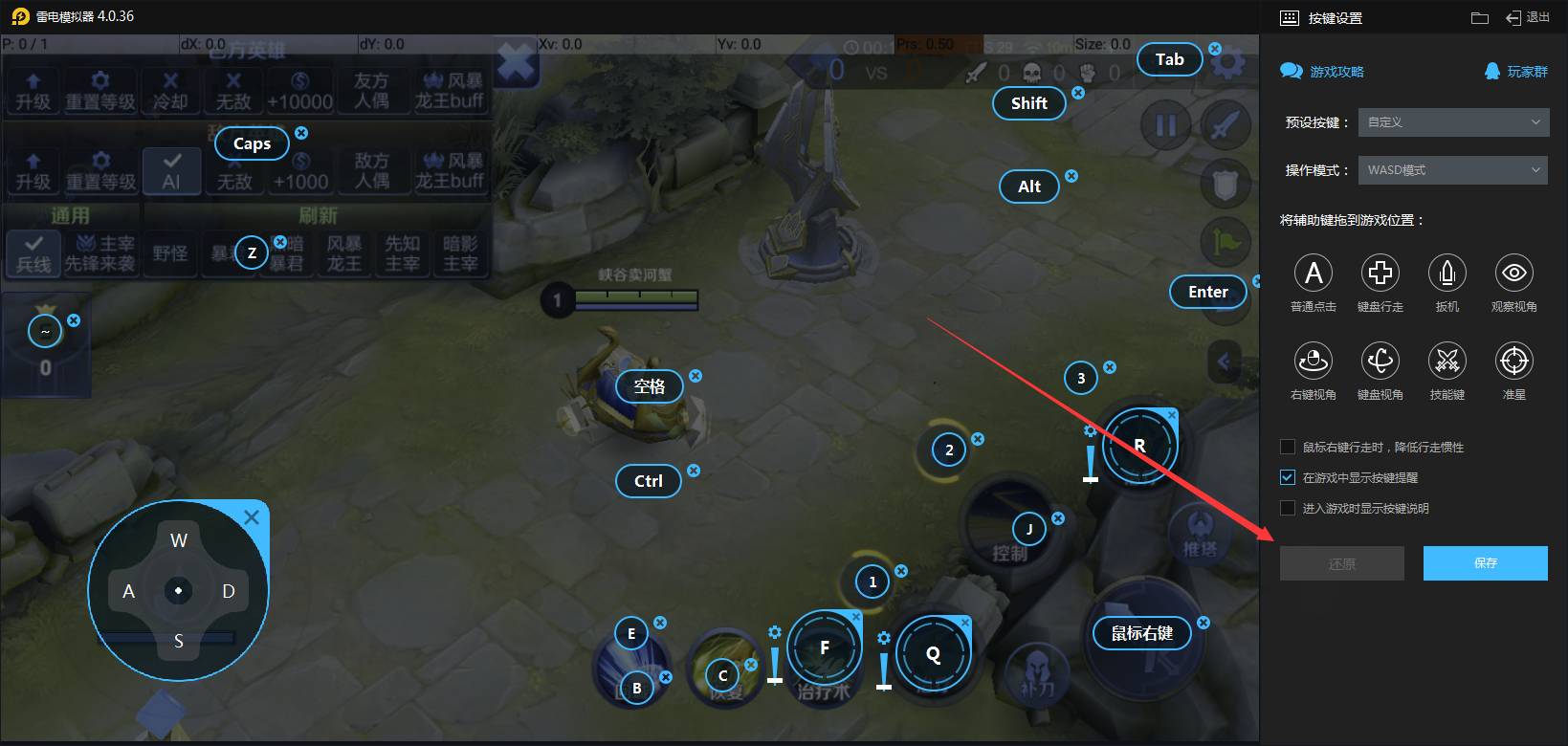This screenshot has height=746, width=1568.
Task: Remove the WASD joystick key mapping
Action: pos(252,517)
